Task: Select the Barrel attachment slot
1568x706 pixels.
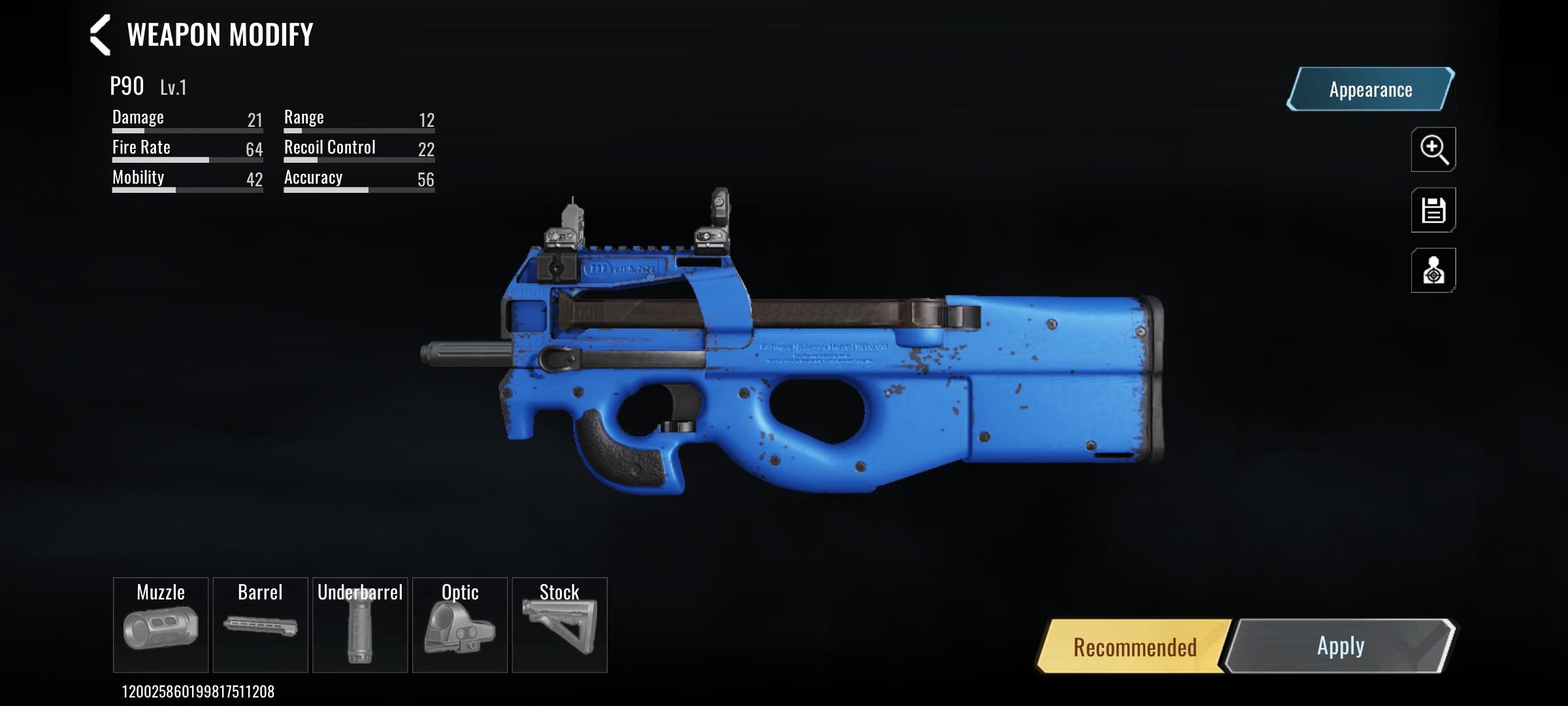Action: coord(261,624)
